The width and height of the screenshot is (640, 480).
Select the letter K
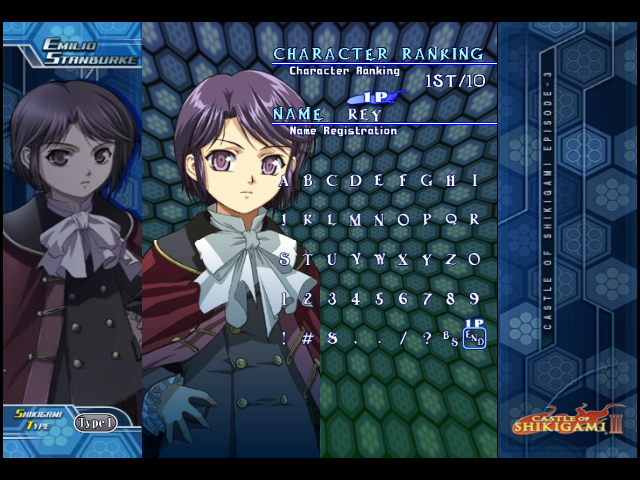(308, 219)
